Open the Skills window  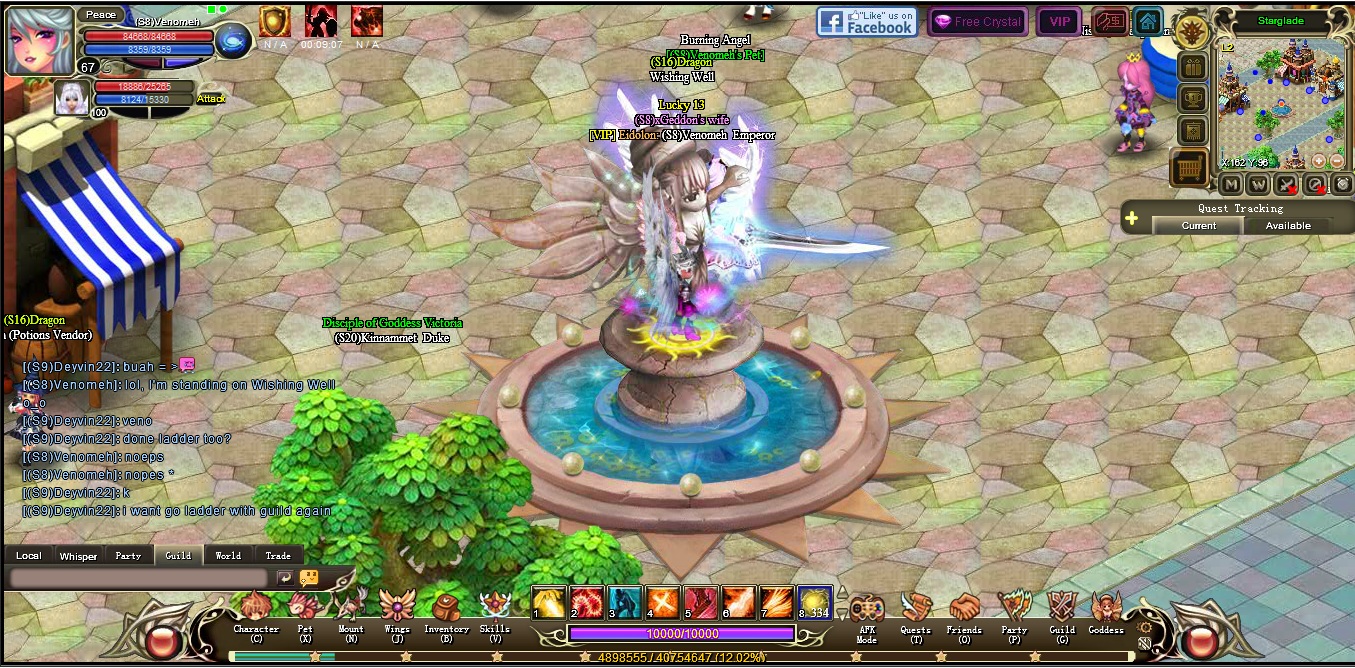[x=495, y=612]
